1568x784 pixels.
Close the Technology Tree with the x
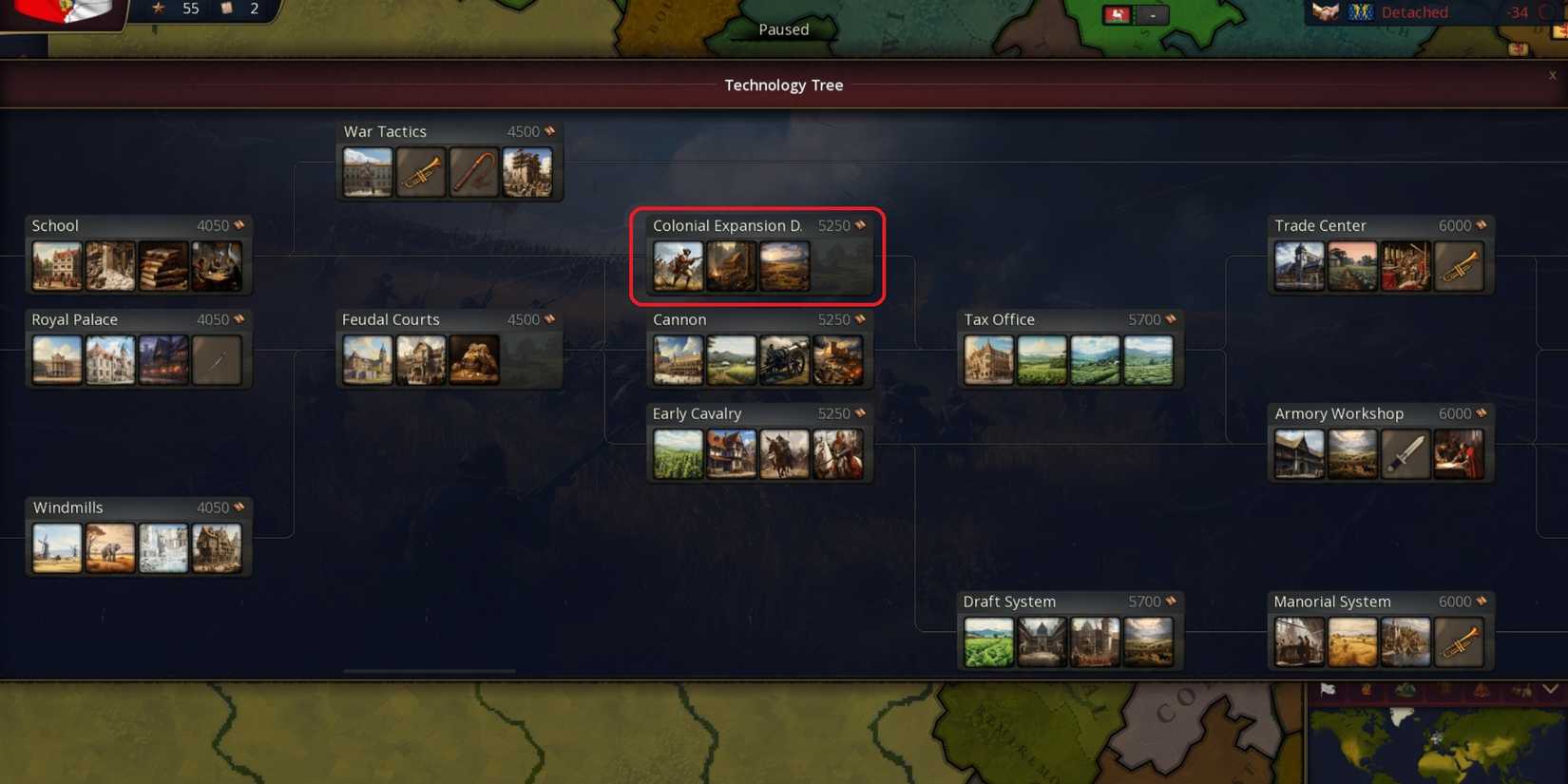[x=1552, y=75]
